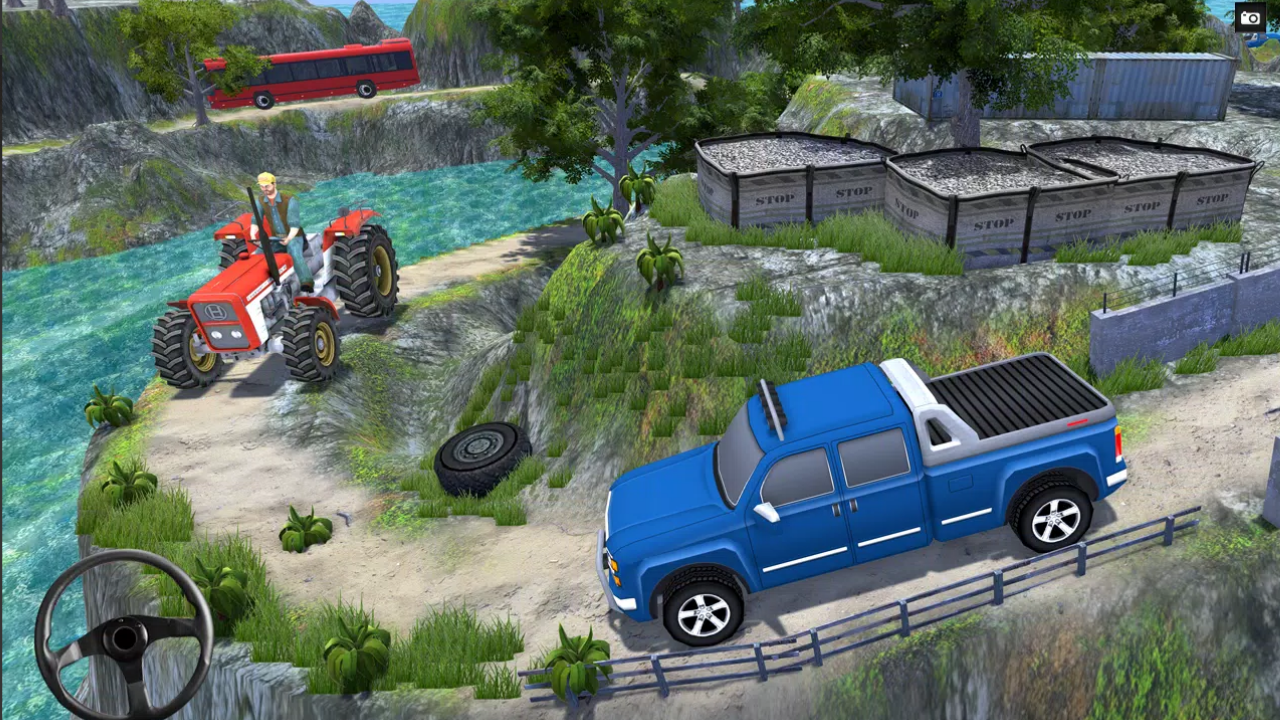Click the camera screenshot icon
The height and width of the screenshot is (720, 1280).
click(x=1251, y=17)
